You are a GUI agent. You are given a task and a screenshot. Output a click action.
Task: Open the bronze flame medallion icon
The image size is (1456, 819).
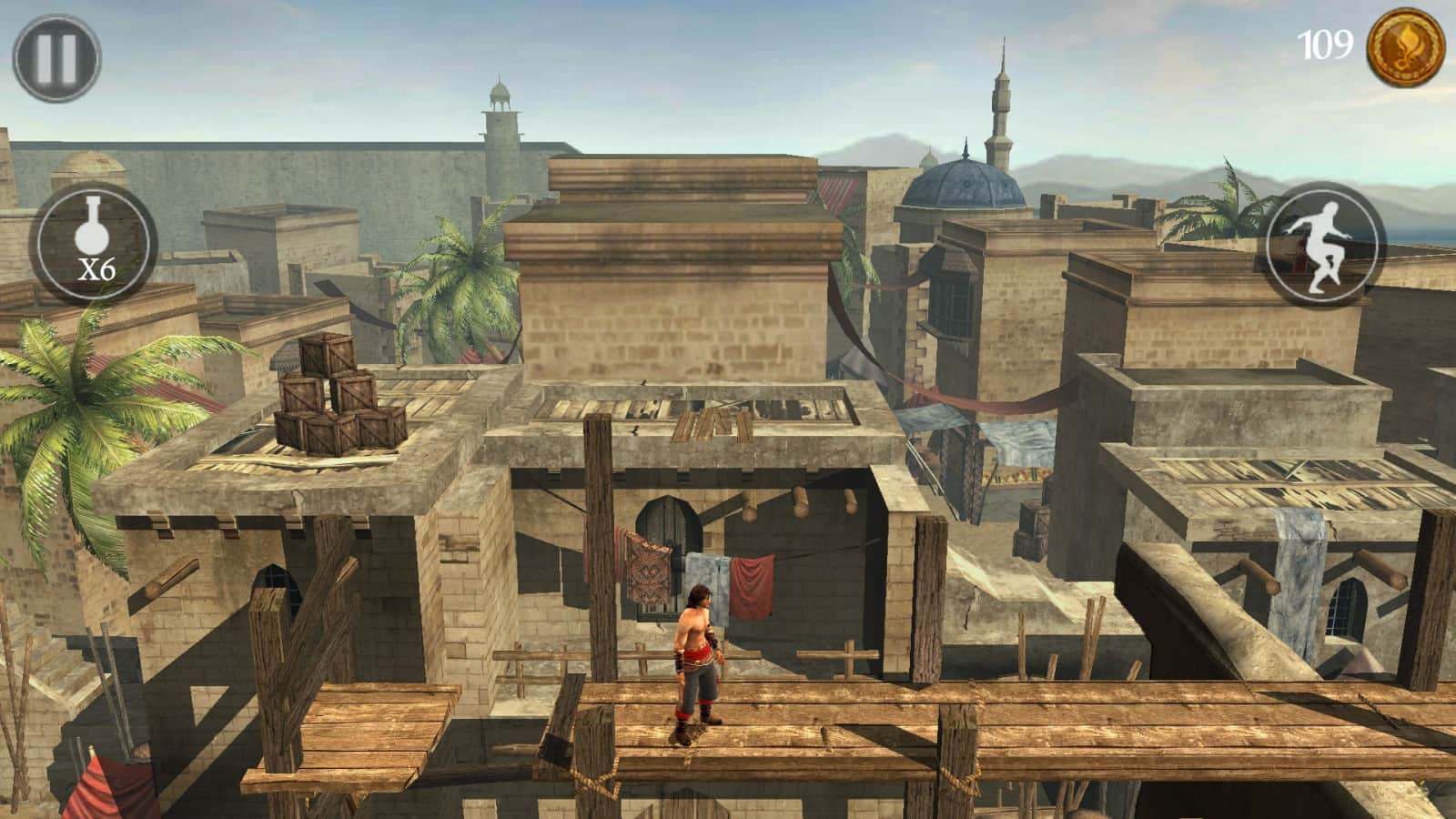pos(1406,45)
